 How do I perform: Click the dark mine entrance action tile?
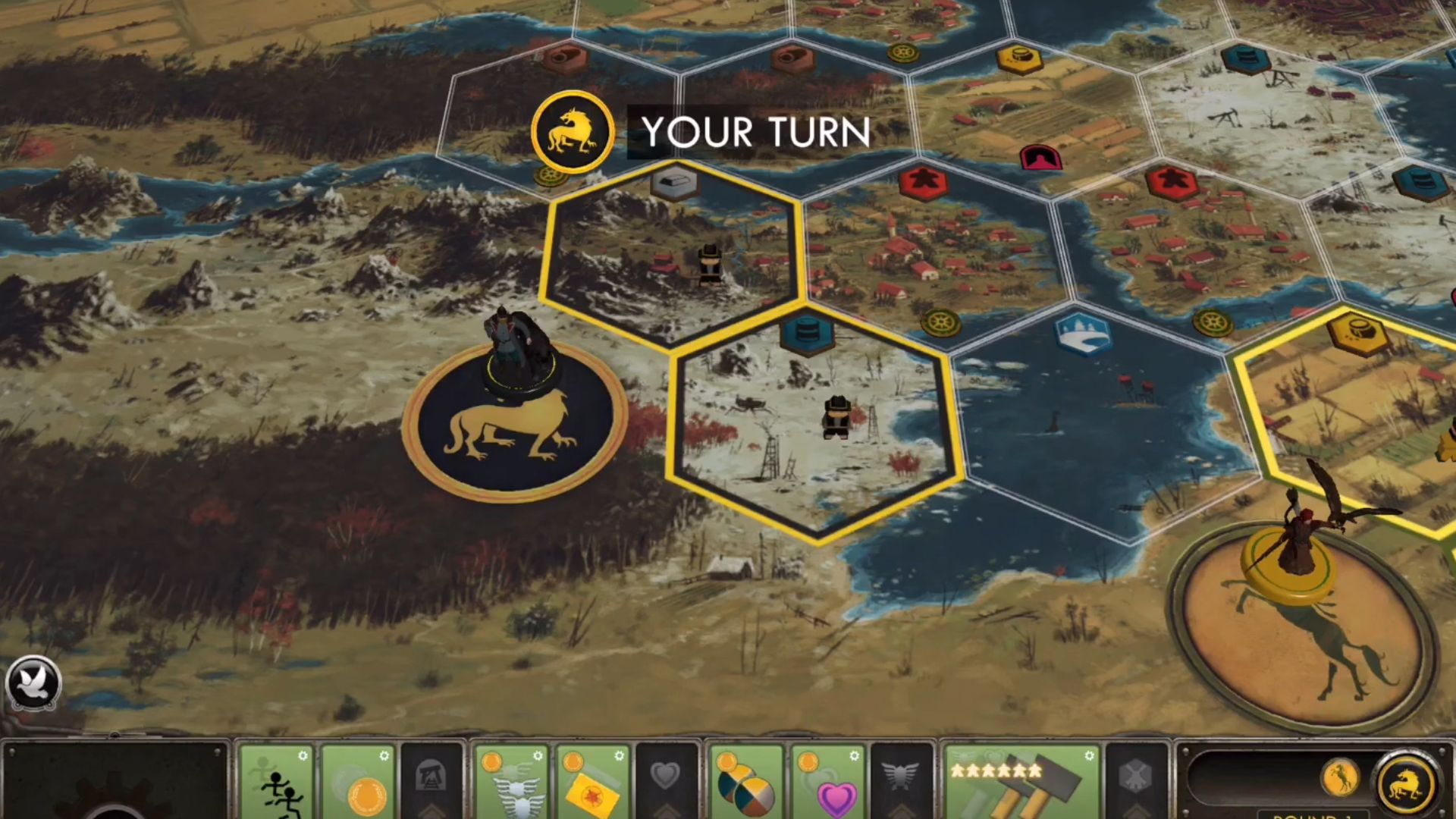(x=431, y=777)
